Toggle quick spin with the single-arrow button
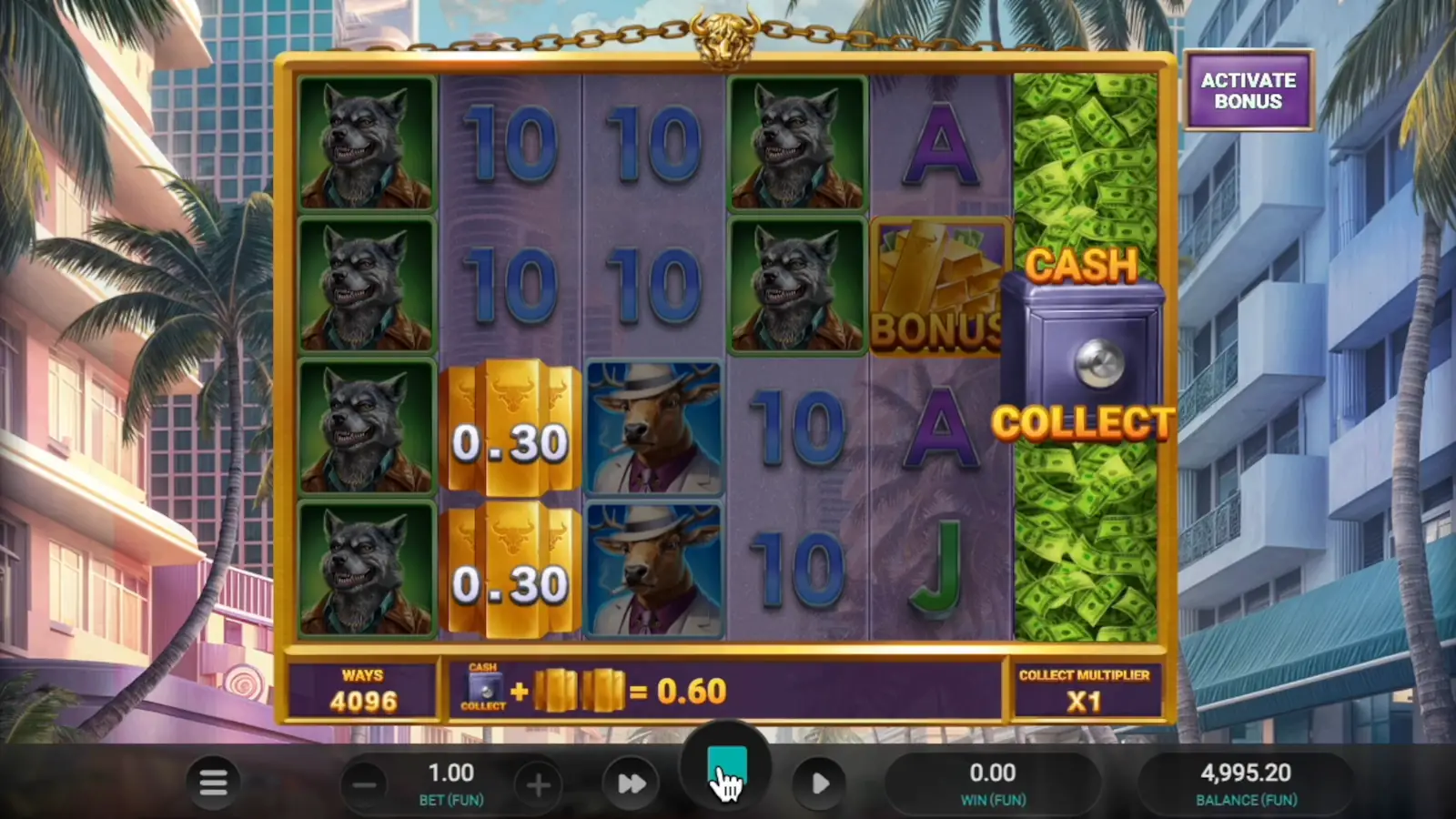 coord(818,783)
